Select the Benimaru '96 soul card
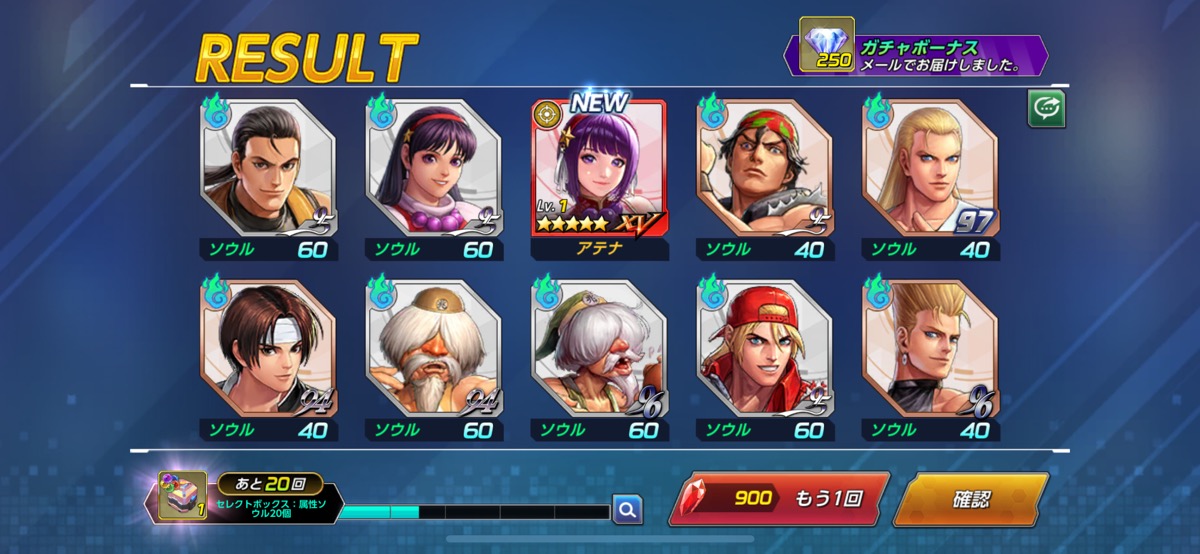 tap(929, 350)
